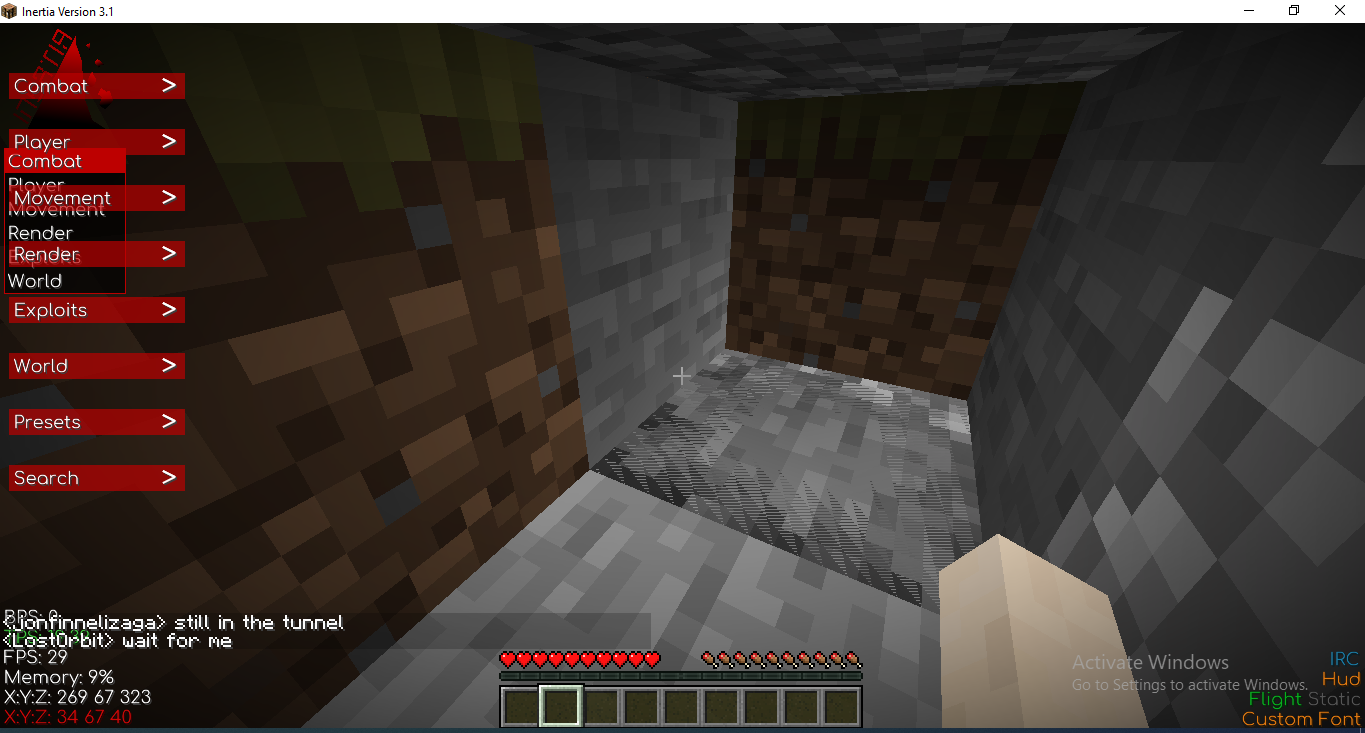Click the last hotbar slot on the right
Viewport: 1365px width, 733px height.
coord(842,706)
